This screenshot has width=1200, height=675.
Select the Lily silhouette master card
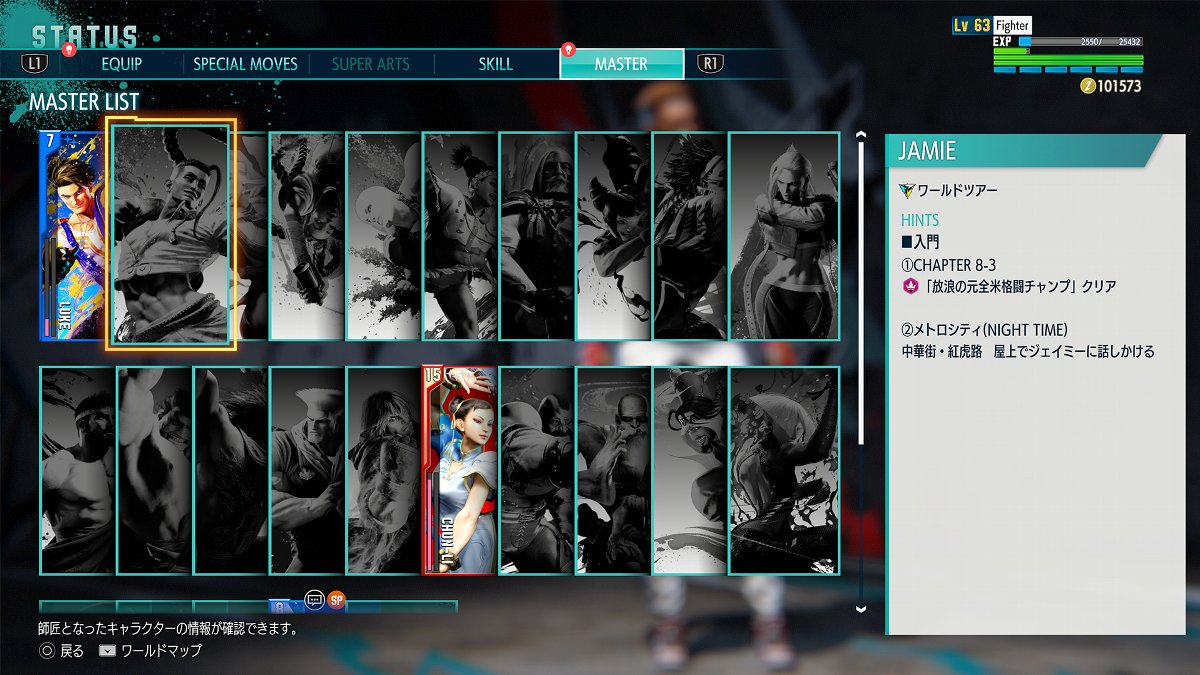coord(461,236)
